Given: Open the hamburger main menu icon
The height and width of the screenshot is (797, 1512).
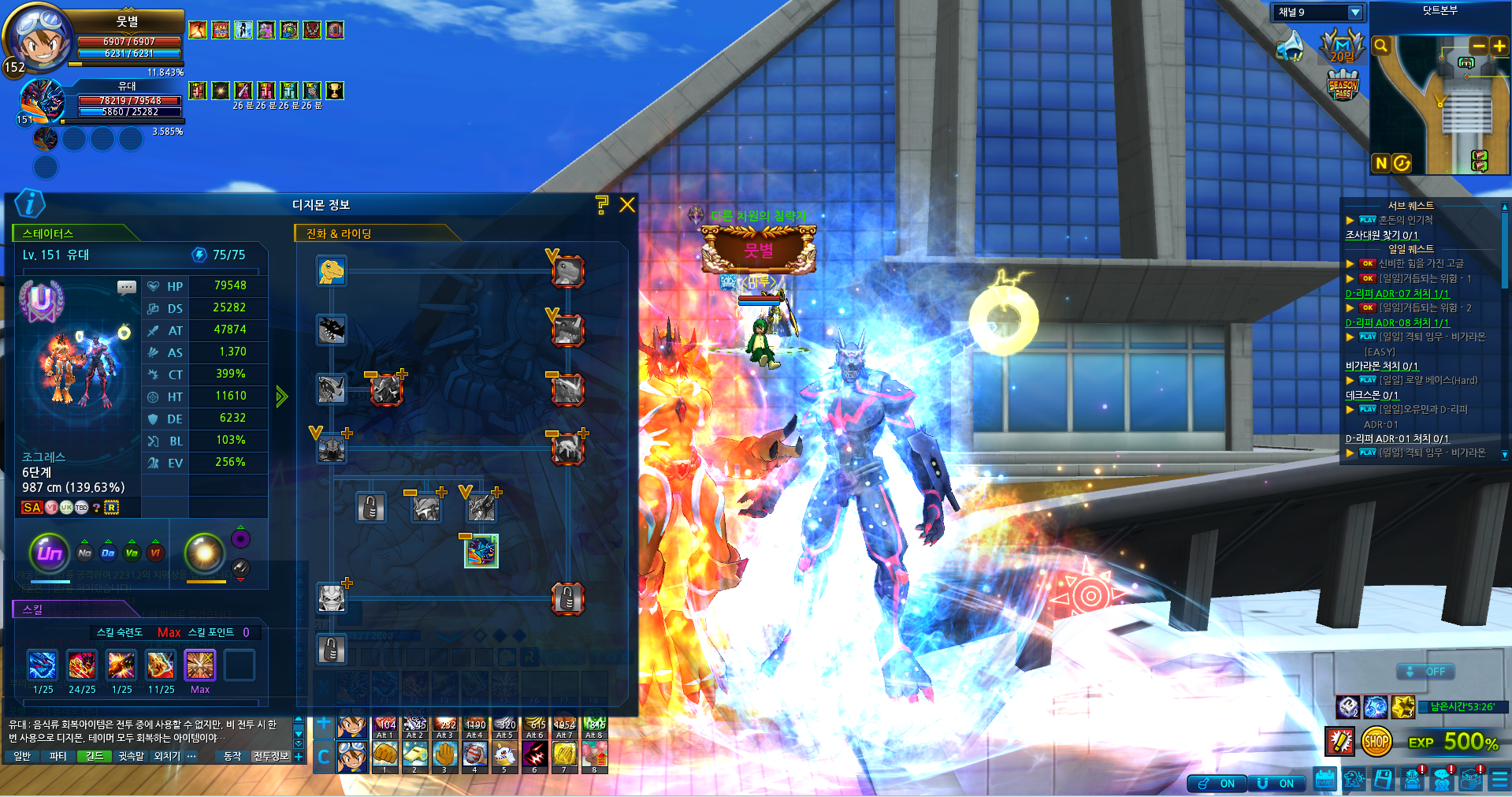Looking at the screenshot, I should click(1499, 780).
